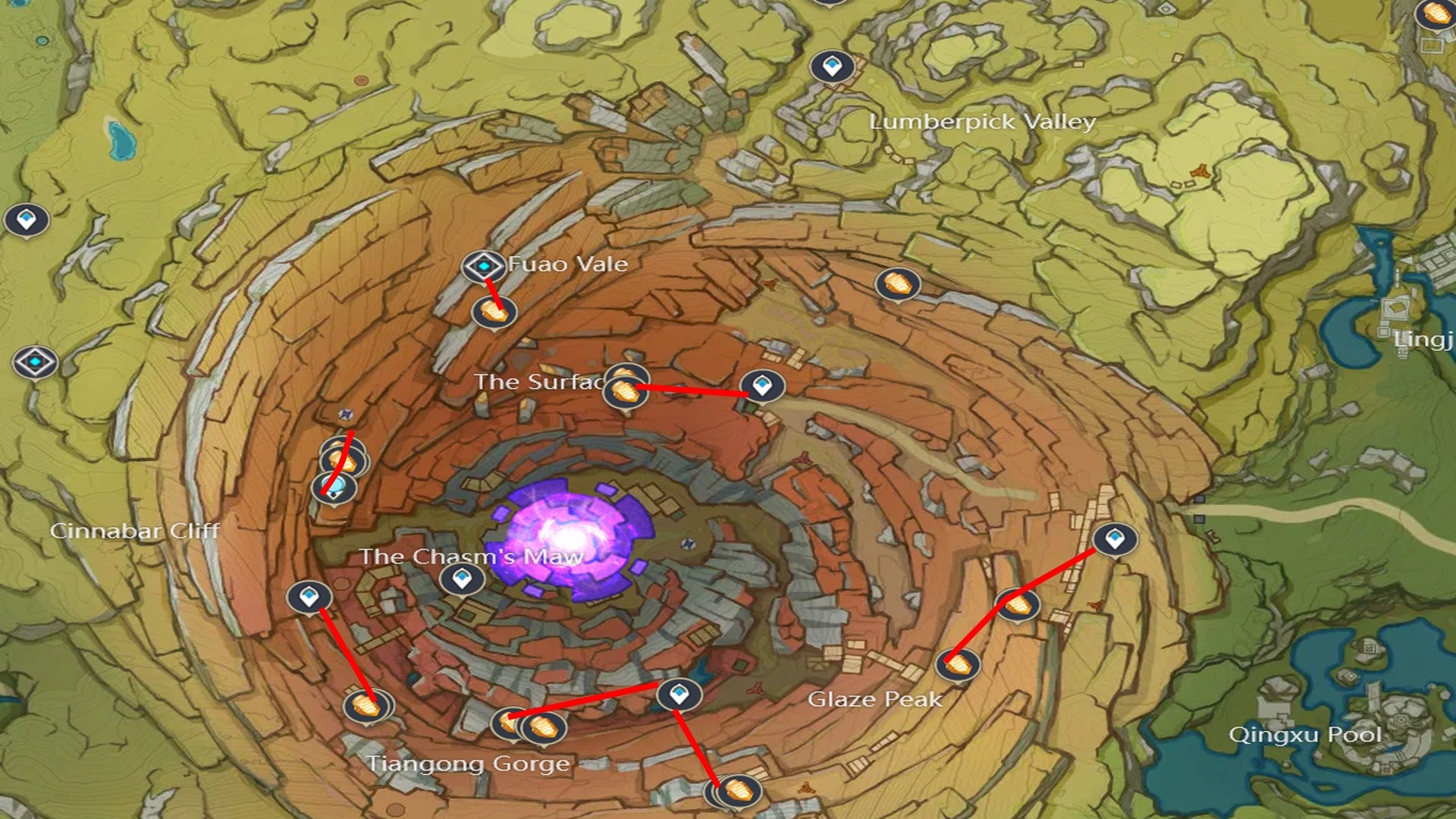
Task: Click the Tiangong Gorge location label
Action: [469, 764]
